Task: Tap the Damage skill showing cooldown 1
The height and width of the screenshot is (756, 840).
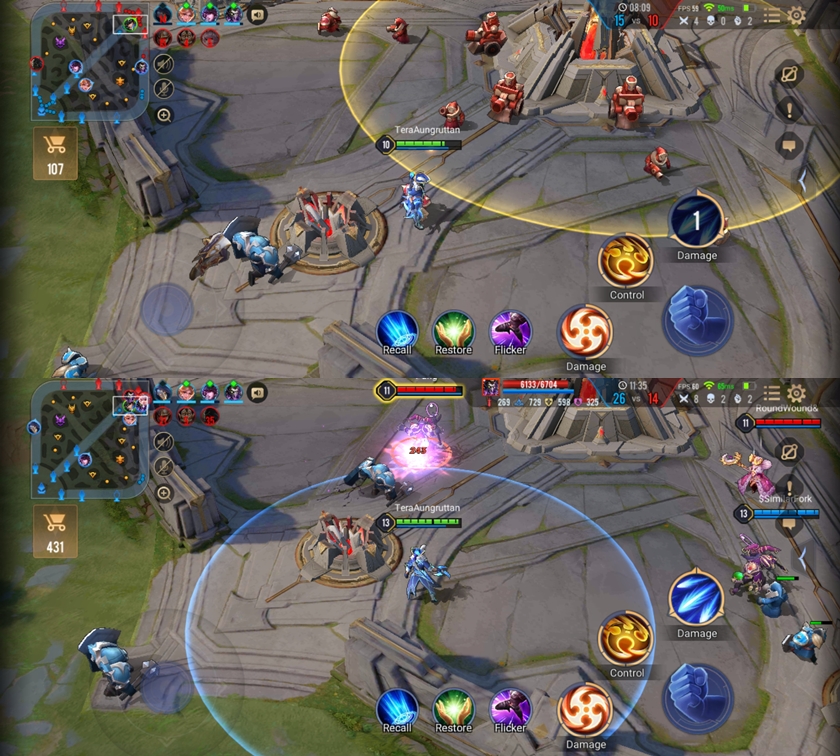Action: tap(697, 221)
